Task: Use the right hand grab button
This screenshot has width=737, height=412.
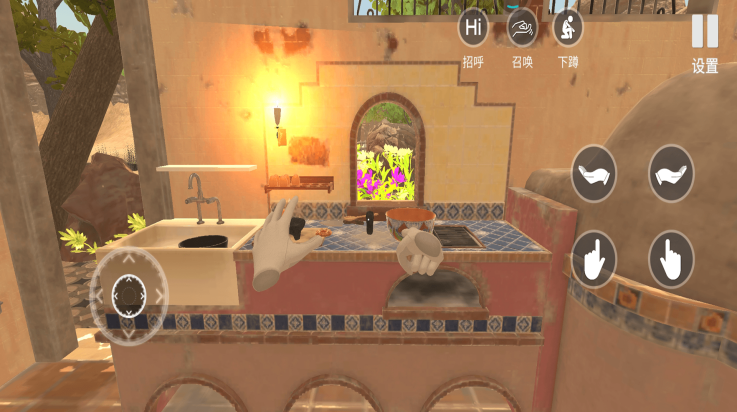Action: pos(671,174)
